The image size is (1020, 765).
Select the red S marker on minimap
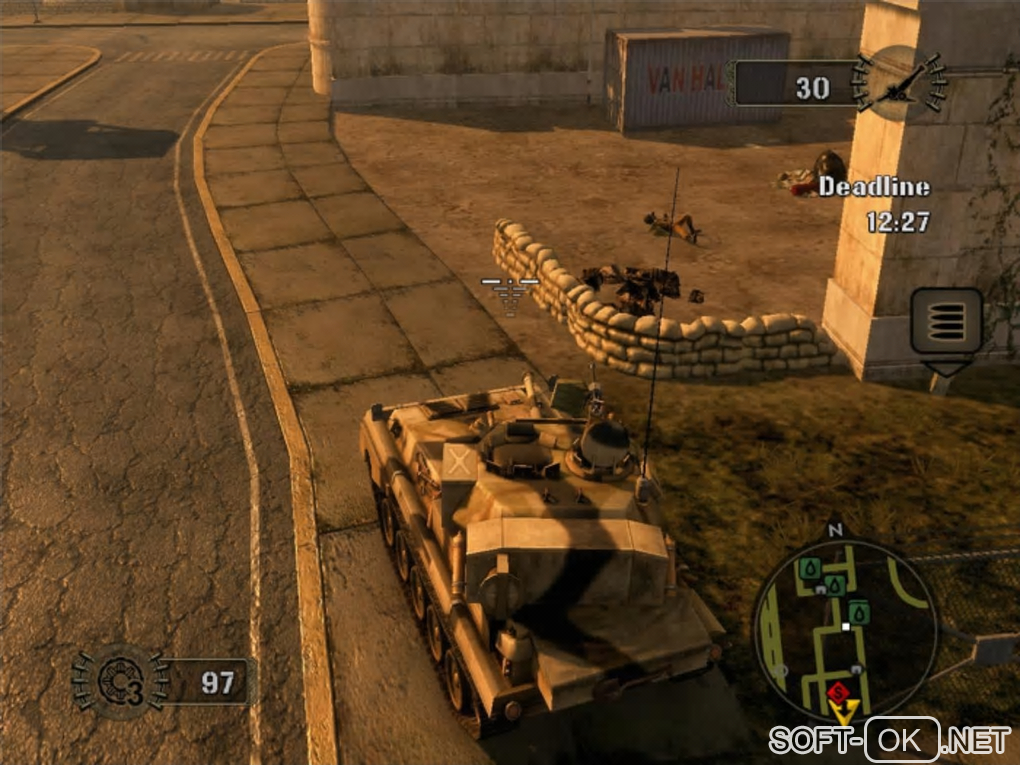point(838,692)
